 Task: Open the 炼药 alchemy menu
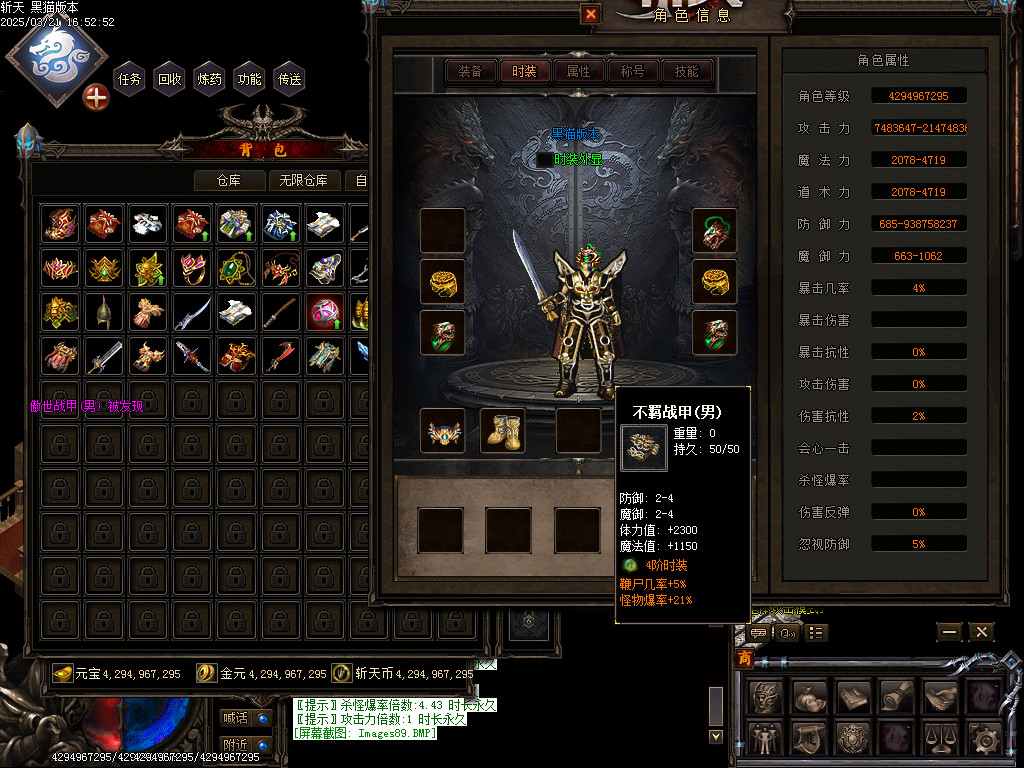(210, 79)
